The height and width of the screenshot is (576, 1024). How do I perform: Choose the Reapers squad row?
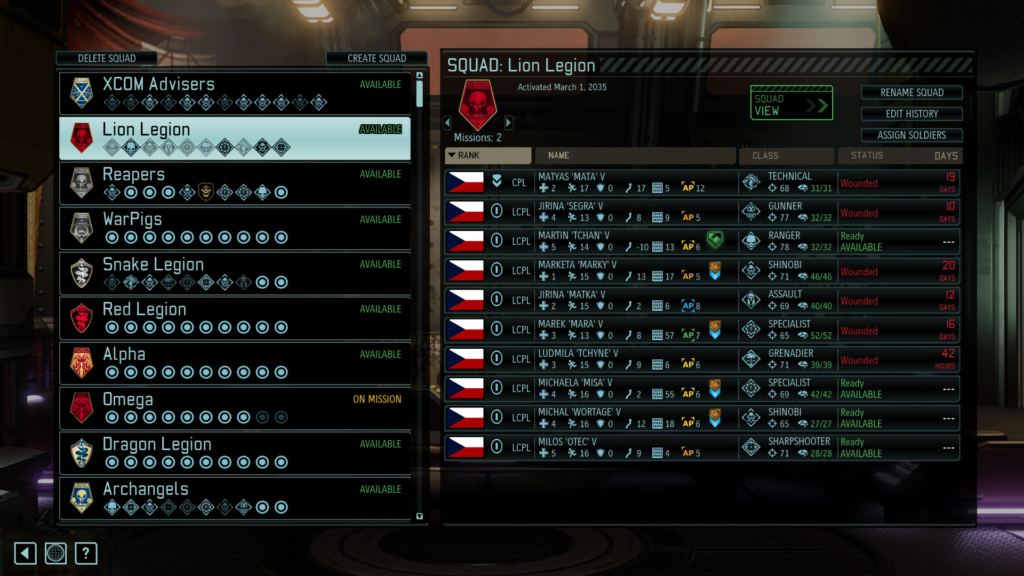[x=235, y=183]
